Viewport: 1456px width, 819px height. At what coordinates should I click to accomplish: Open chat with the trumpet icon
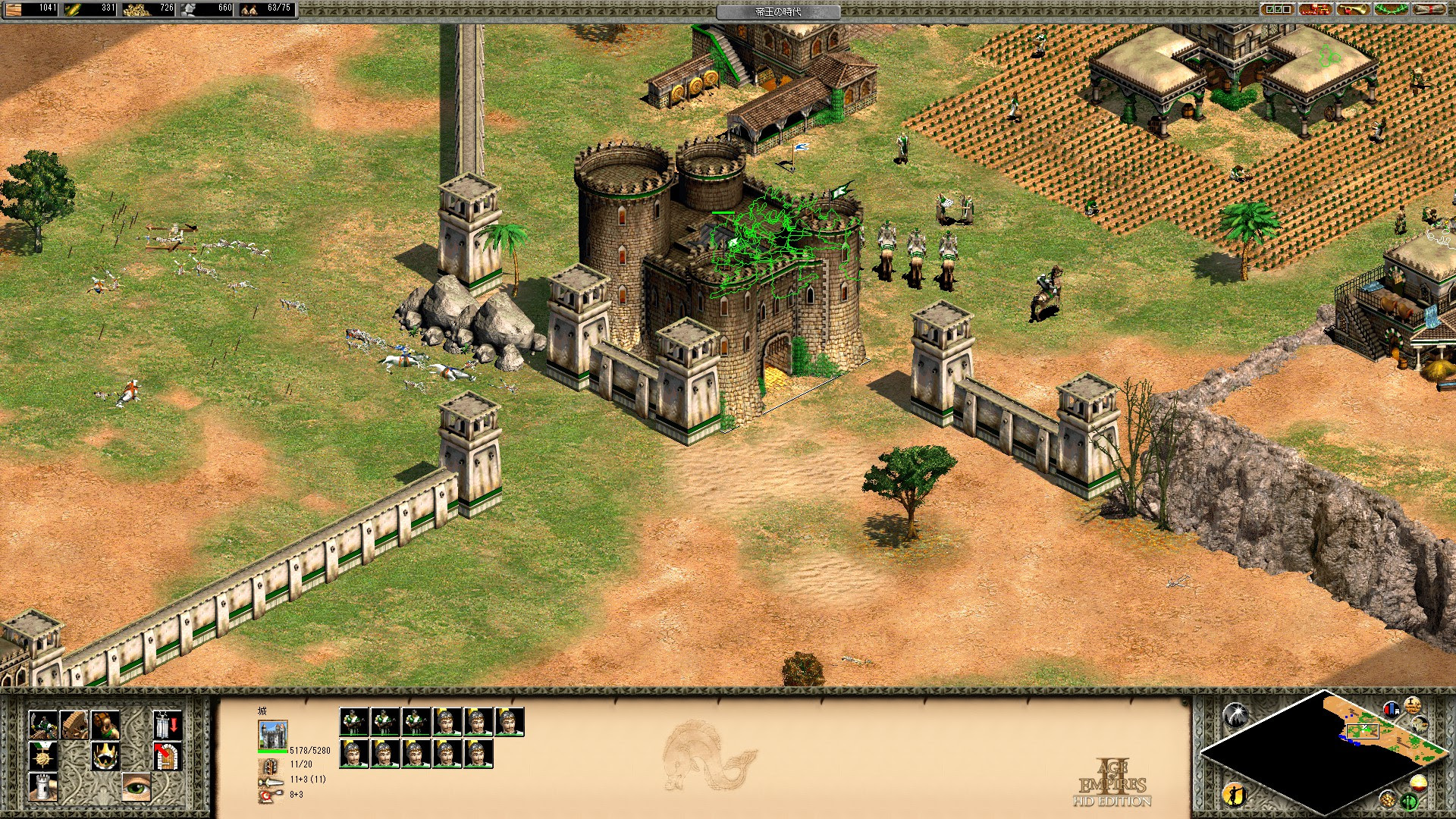pyautogui.click(x=1352, y=10)
